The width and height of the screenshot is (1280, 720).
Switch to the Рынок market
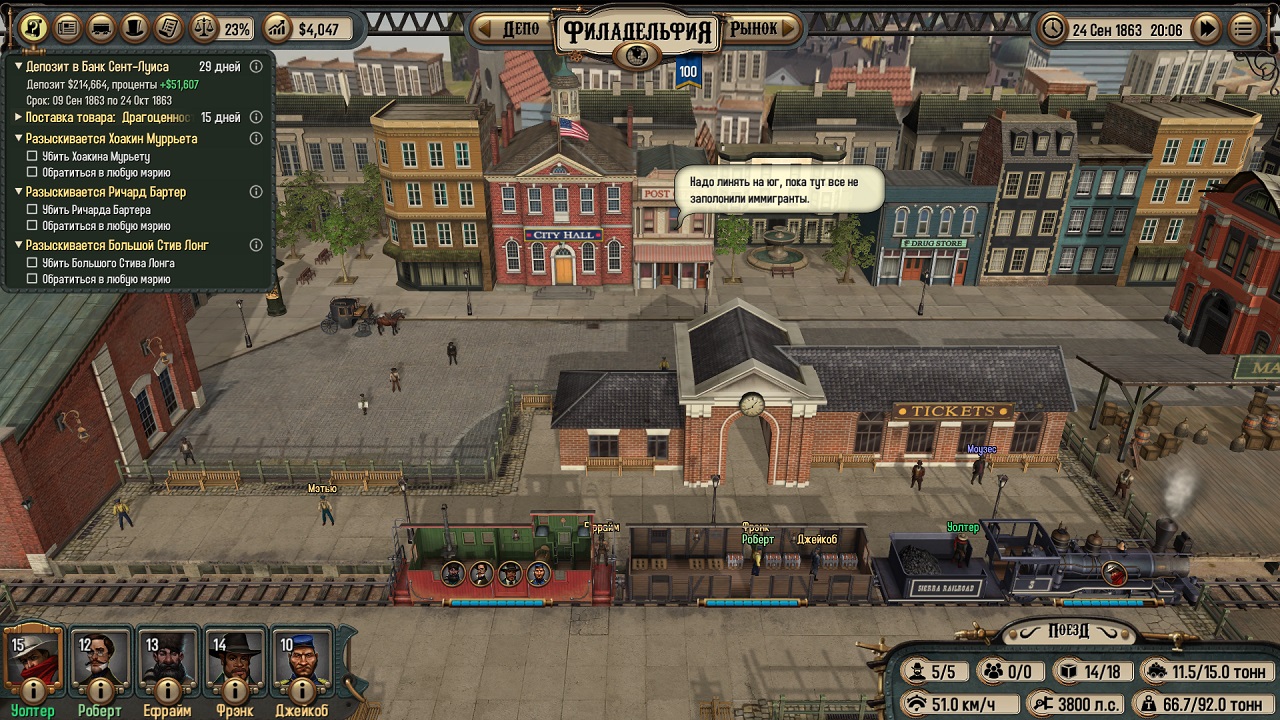pyautogui.click(x=761, y=29)
